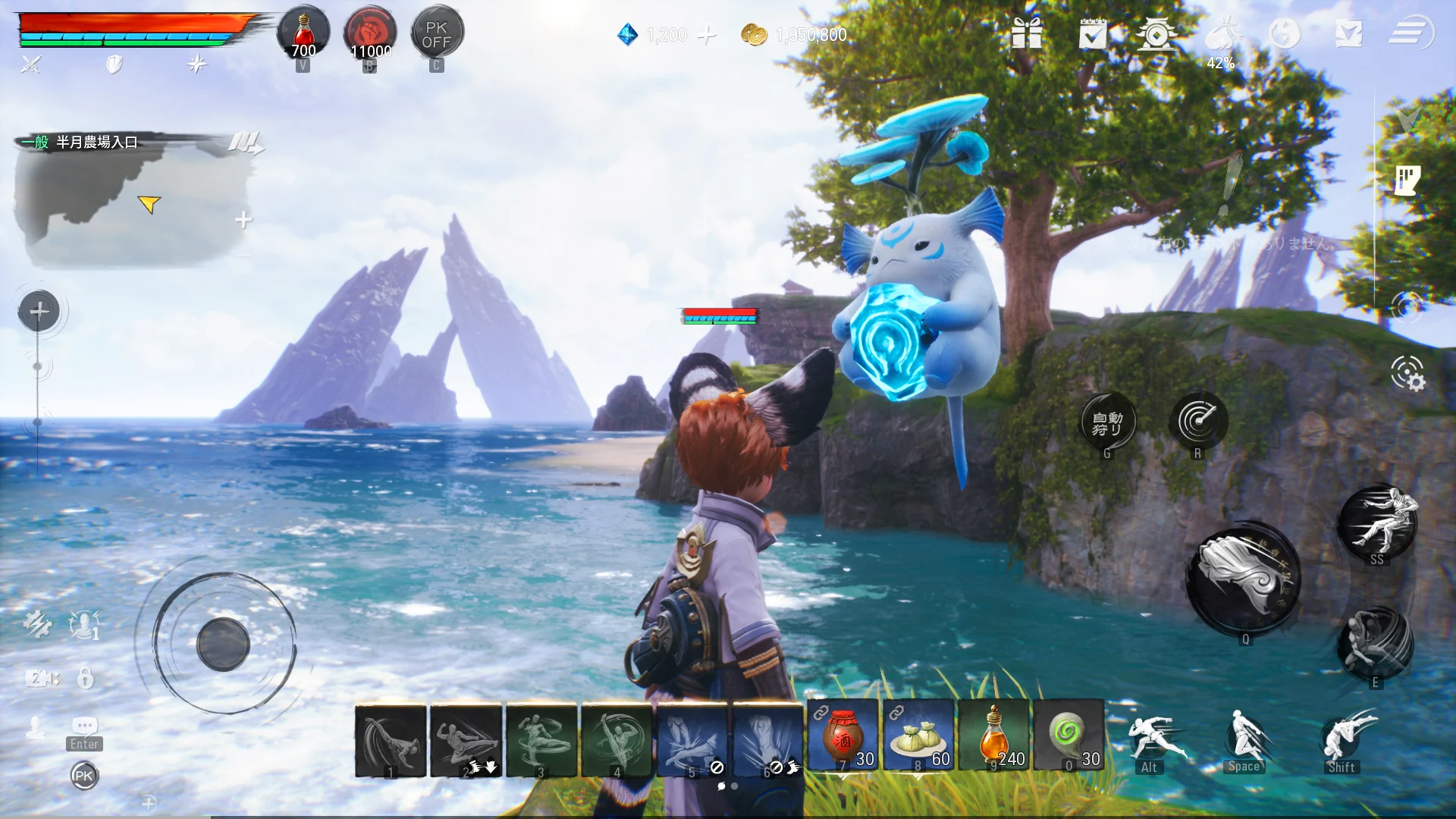The width and height of the screenshot is (1456, 819).
Task: Open the mail envelope icon
Action: [1348, 34]
